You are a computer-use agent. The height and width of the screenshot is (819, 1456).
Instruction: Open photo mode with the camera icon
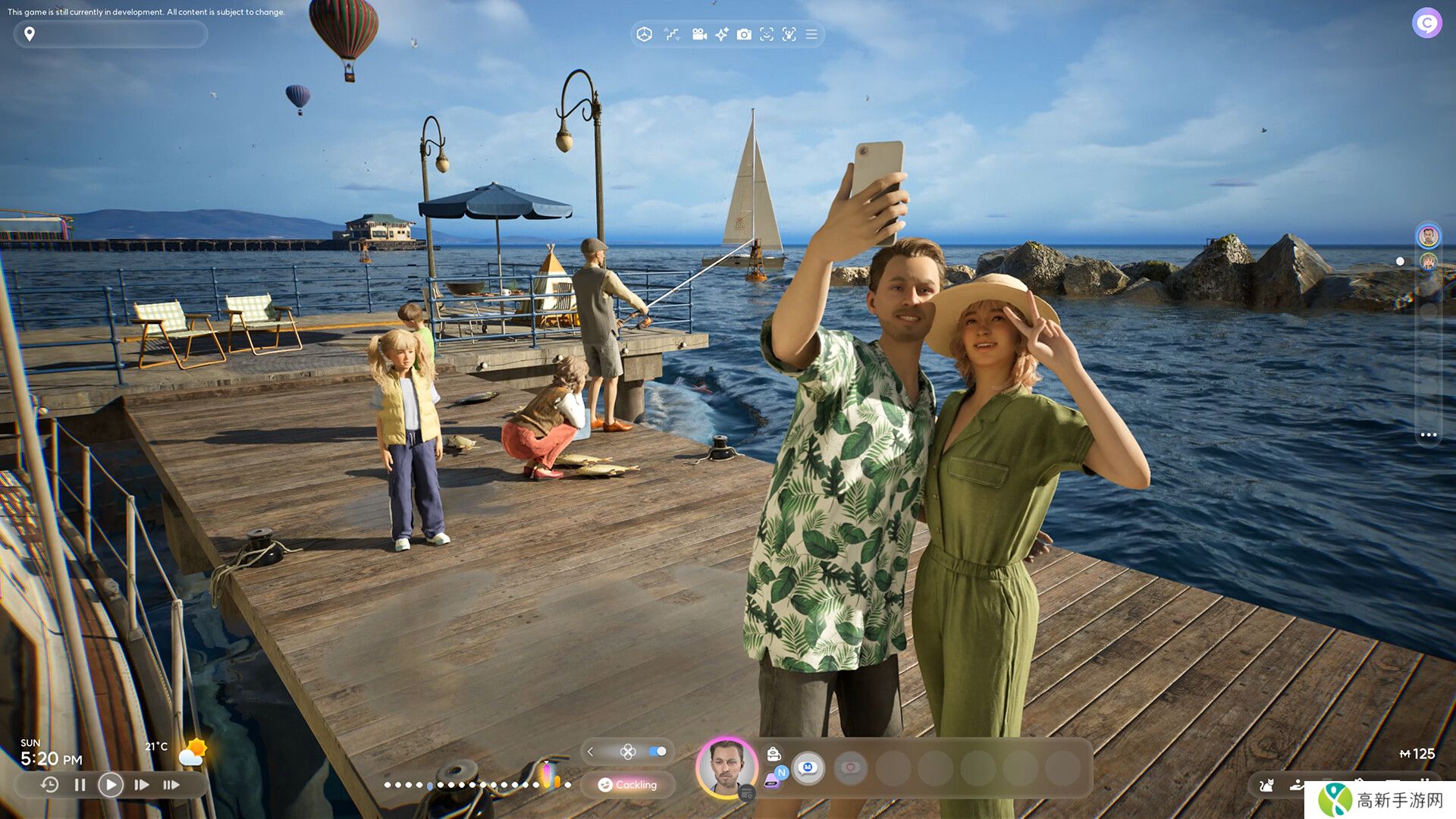744,34
